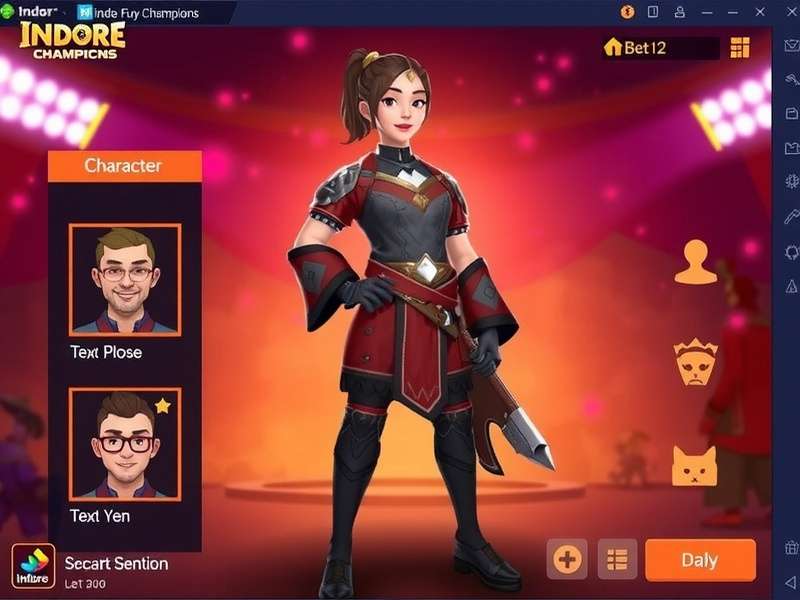Click the Bet12 home button

click(636, 48)
